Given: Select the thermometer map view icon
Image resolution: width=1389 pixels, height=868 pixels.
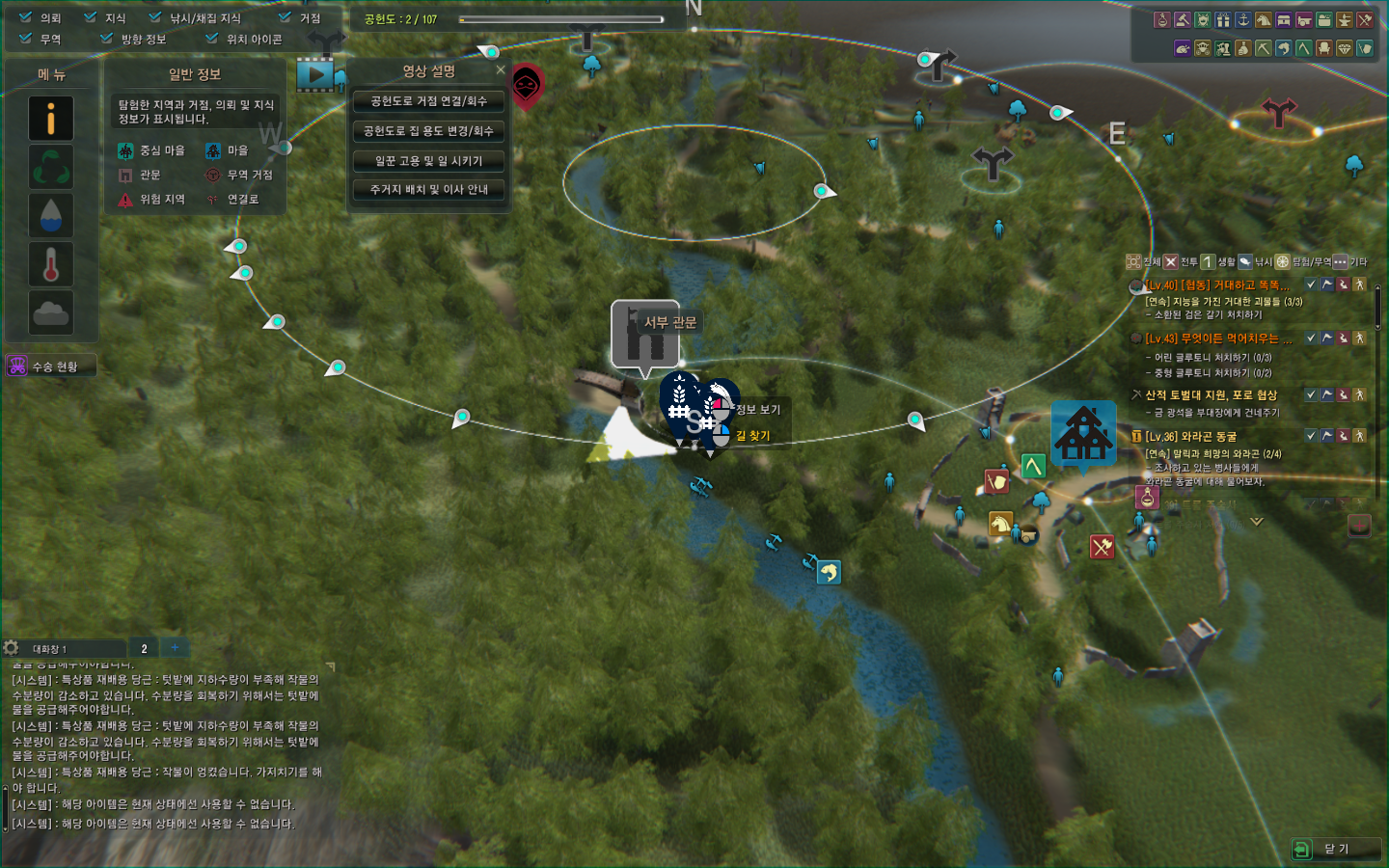Looking at the screenshot, I should 51,263.
